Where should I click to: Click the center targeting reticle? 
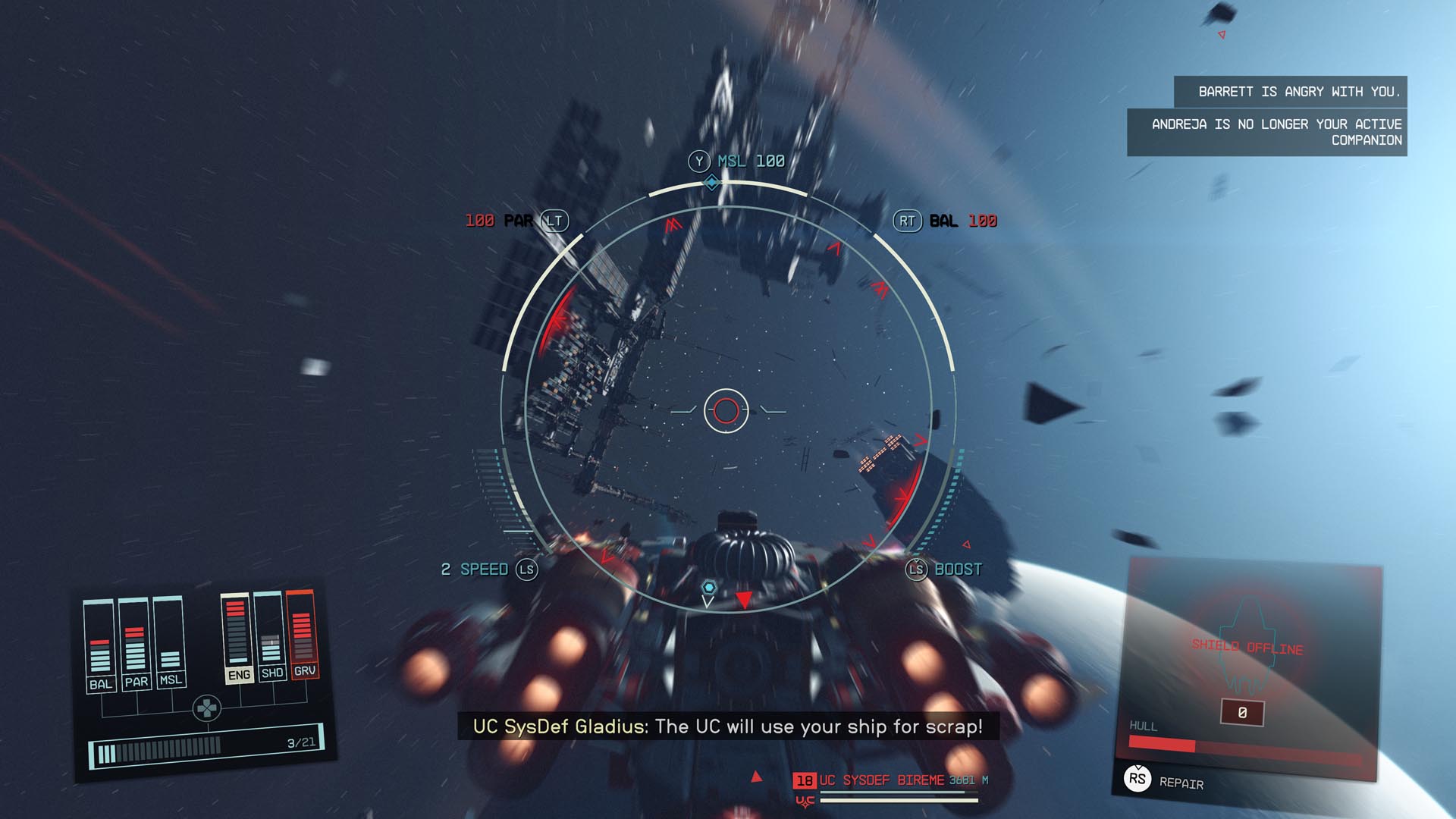pos(726,410)
